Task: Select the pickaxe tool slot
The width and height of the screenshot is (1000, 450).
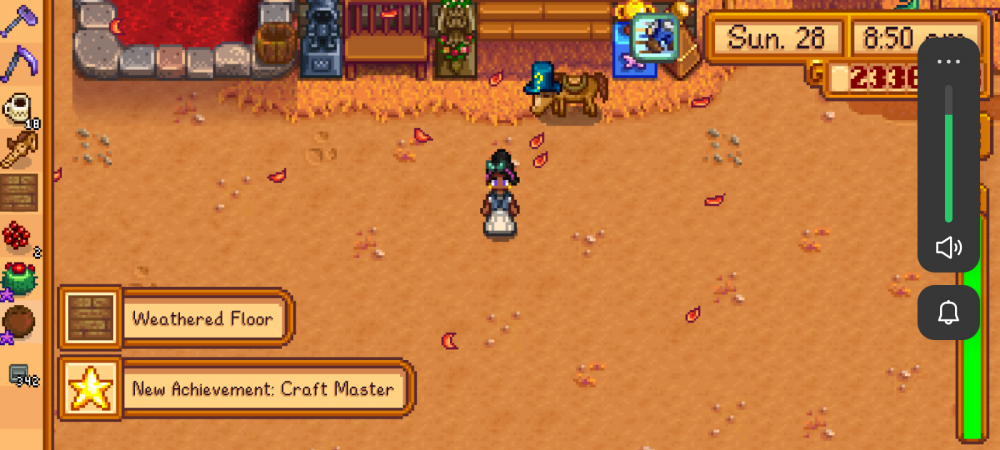Action: [18, 22]
